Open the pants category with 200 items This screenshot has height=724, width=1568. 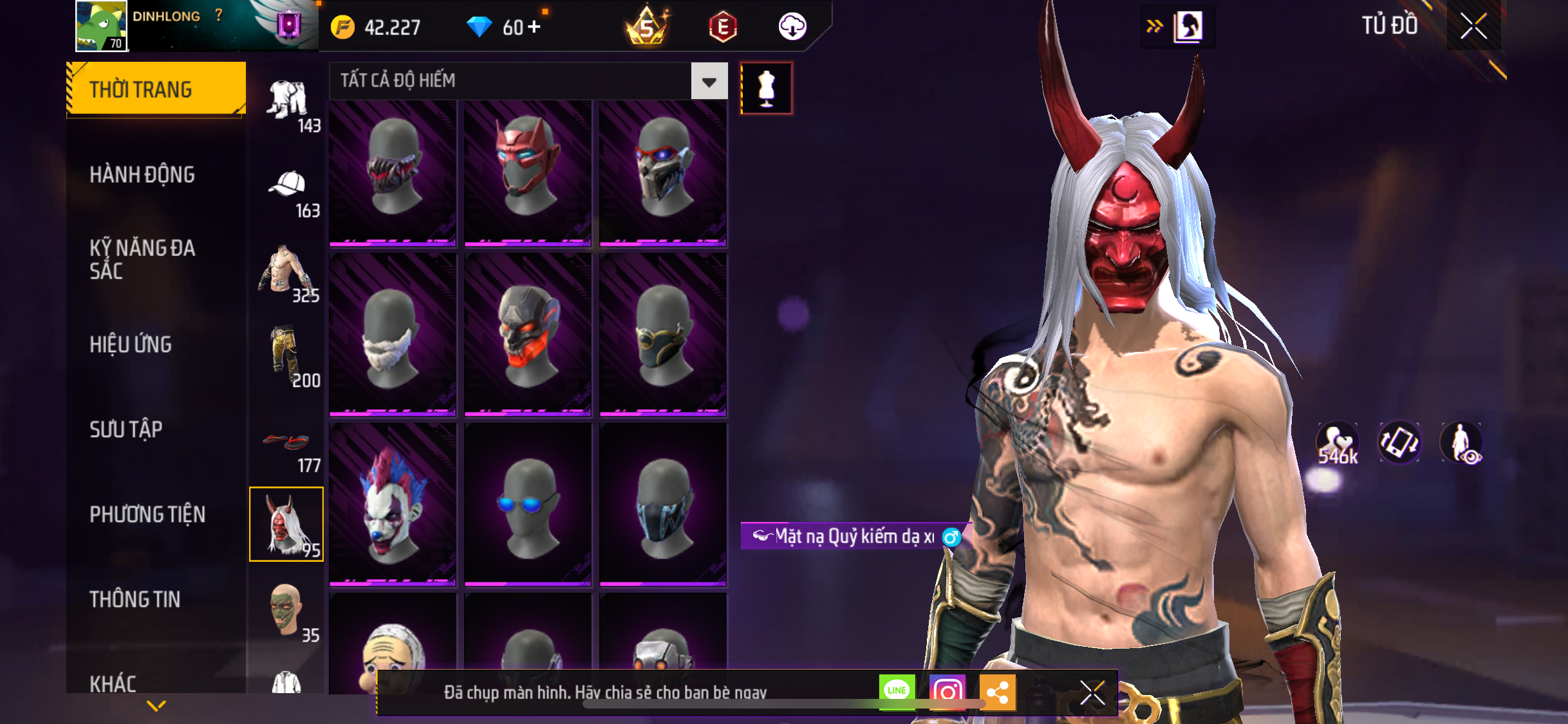tap(288, 357)
